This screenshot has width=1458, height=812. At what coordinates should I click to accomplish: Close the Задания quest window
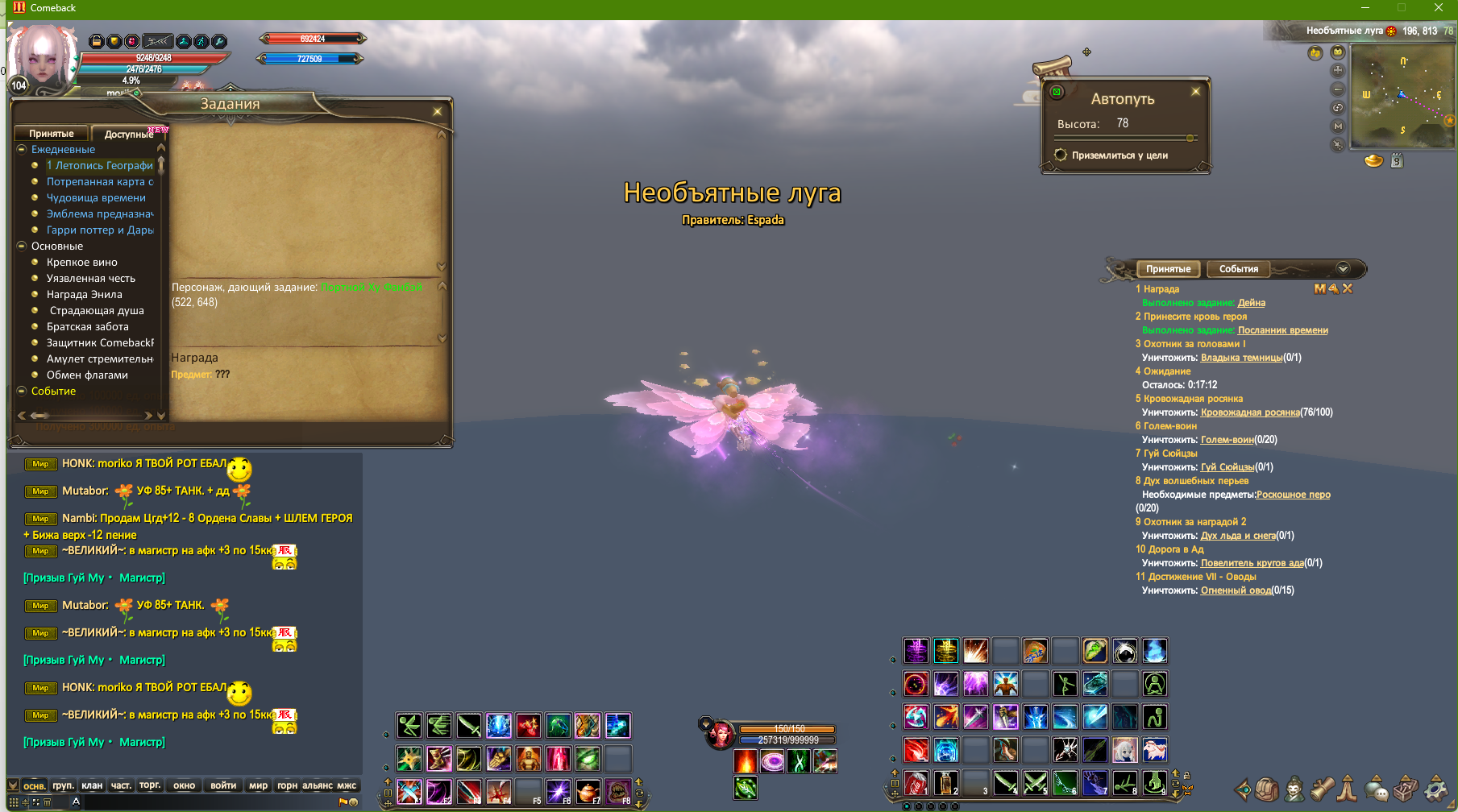437,112
